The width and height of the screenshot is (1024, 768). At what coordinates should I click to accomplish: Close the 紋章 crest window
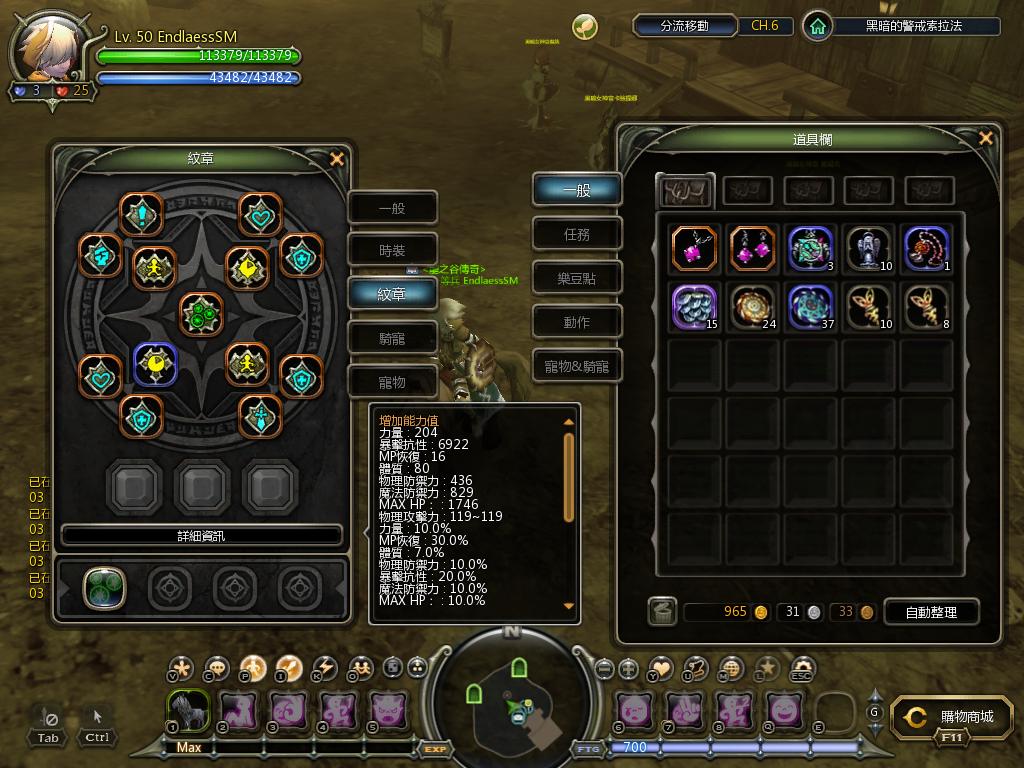click(x=337, y=159)
